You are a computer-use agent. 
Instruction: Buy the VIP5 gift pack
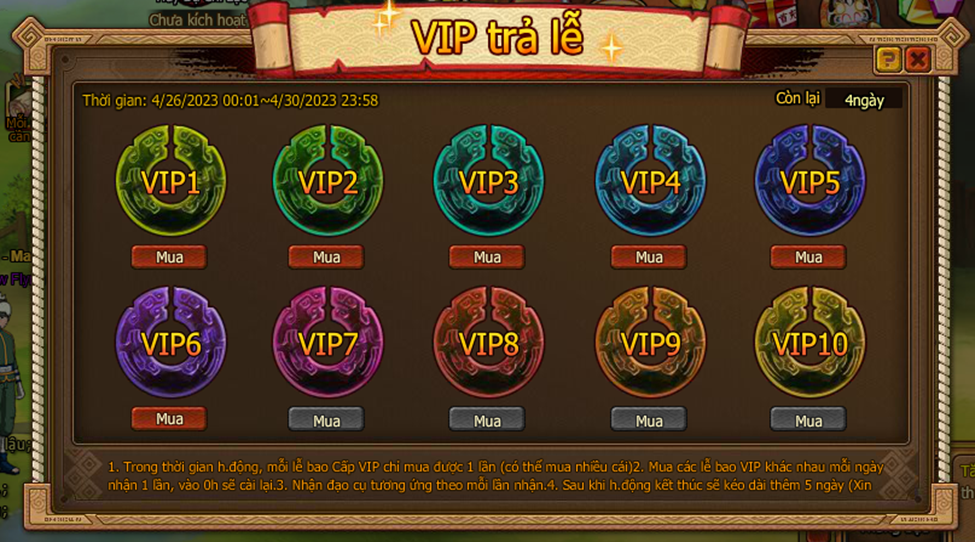coord(808,257)
